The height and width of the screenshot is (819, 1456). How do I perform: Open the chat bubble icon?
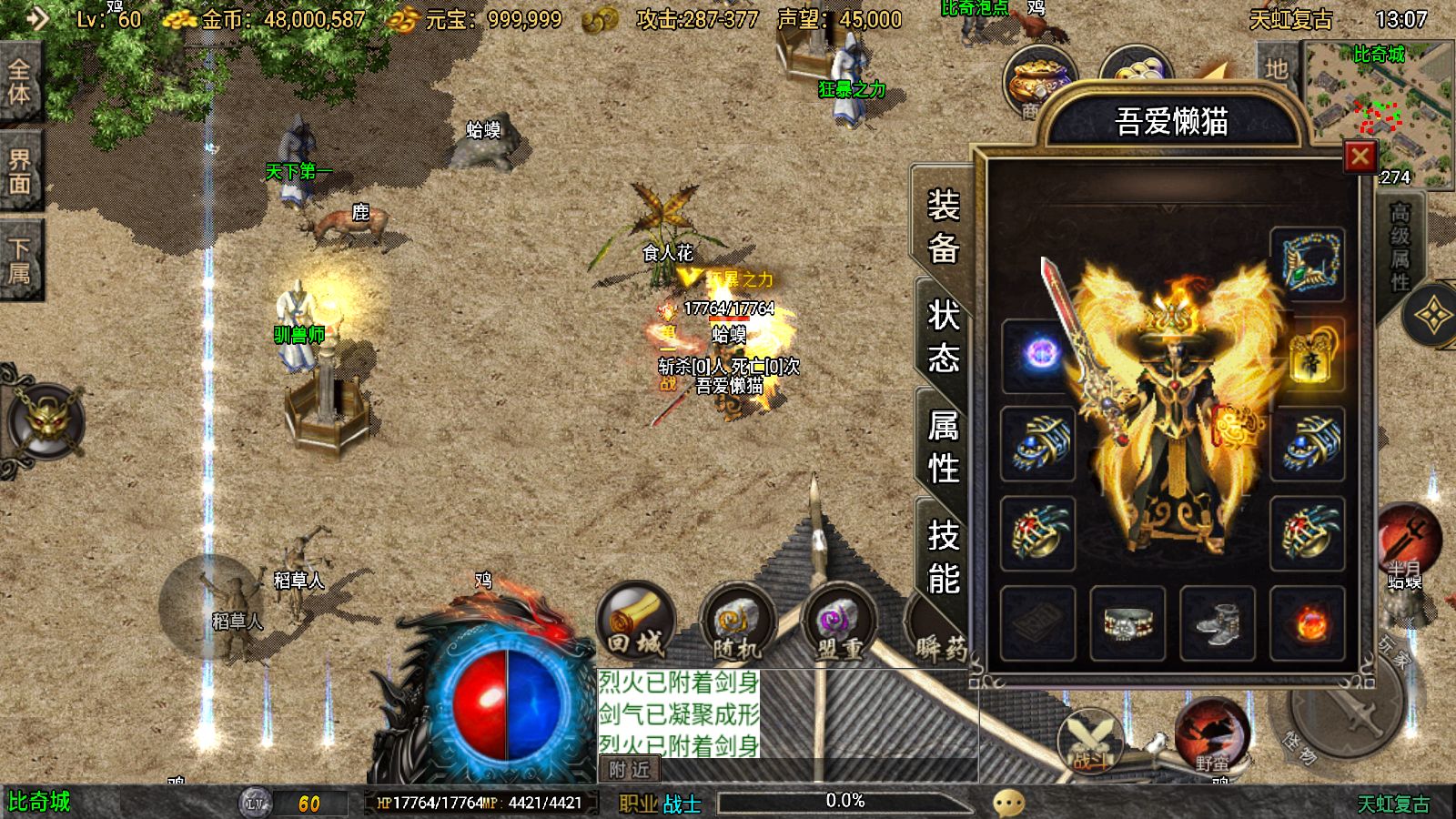[x=1008, y=803]
